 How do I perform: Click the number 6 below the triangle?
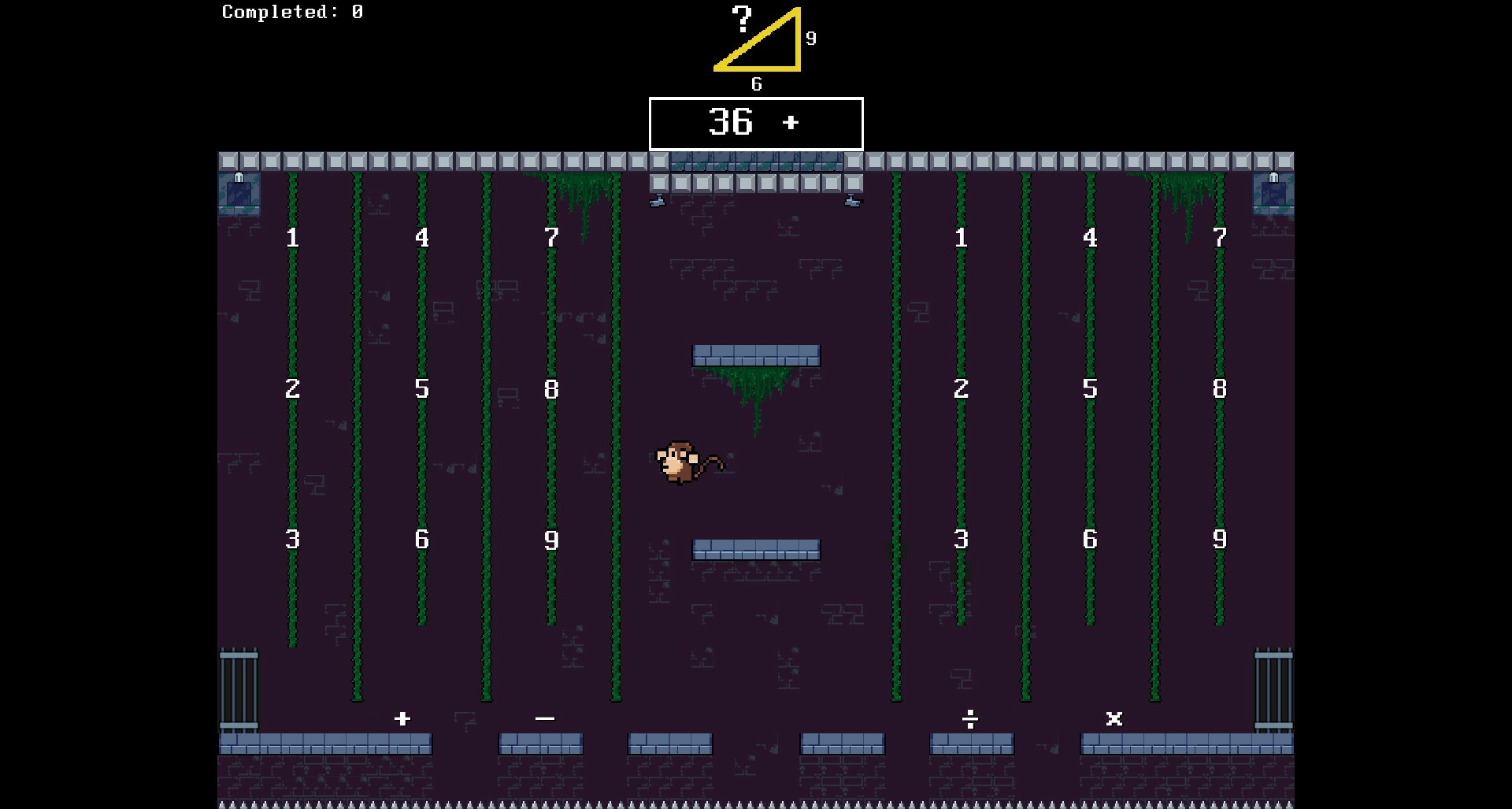point(758,83)
